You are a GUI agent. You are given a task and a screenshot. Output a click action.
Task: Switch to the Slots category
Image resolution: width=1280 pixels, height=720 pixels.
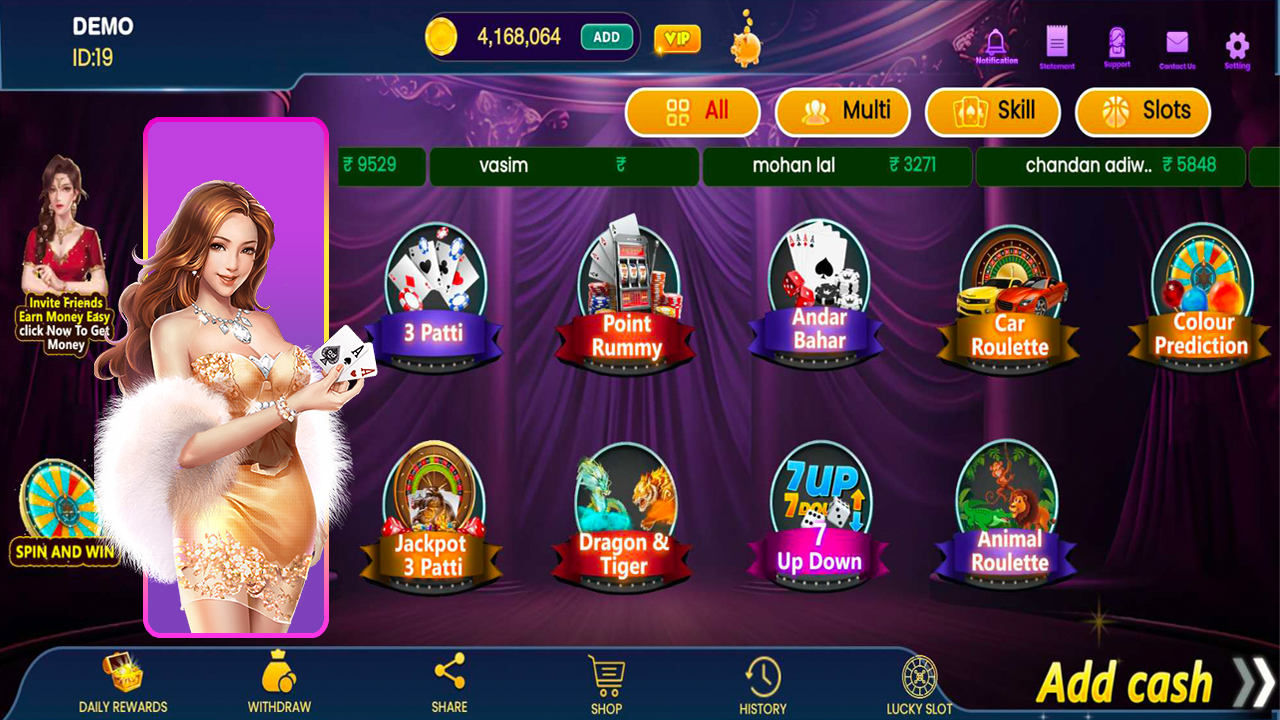click(1142, 112)
